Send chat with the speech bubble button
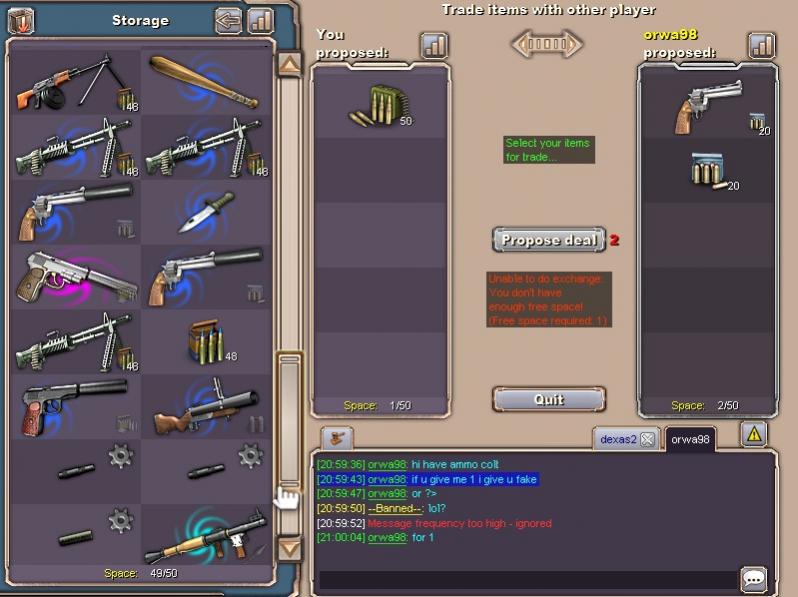The width and height of the screenshot is (798, 597). click(x=754, y=579)
